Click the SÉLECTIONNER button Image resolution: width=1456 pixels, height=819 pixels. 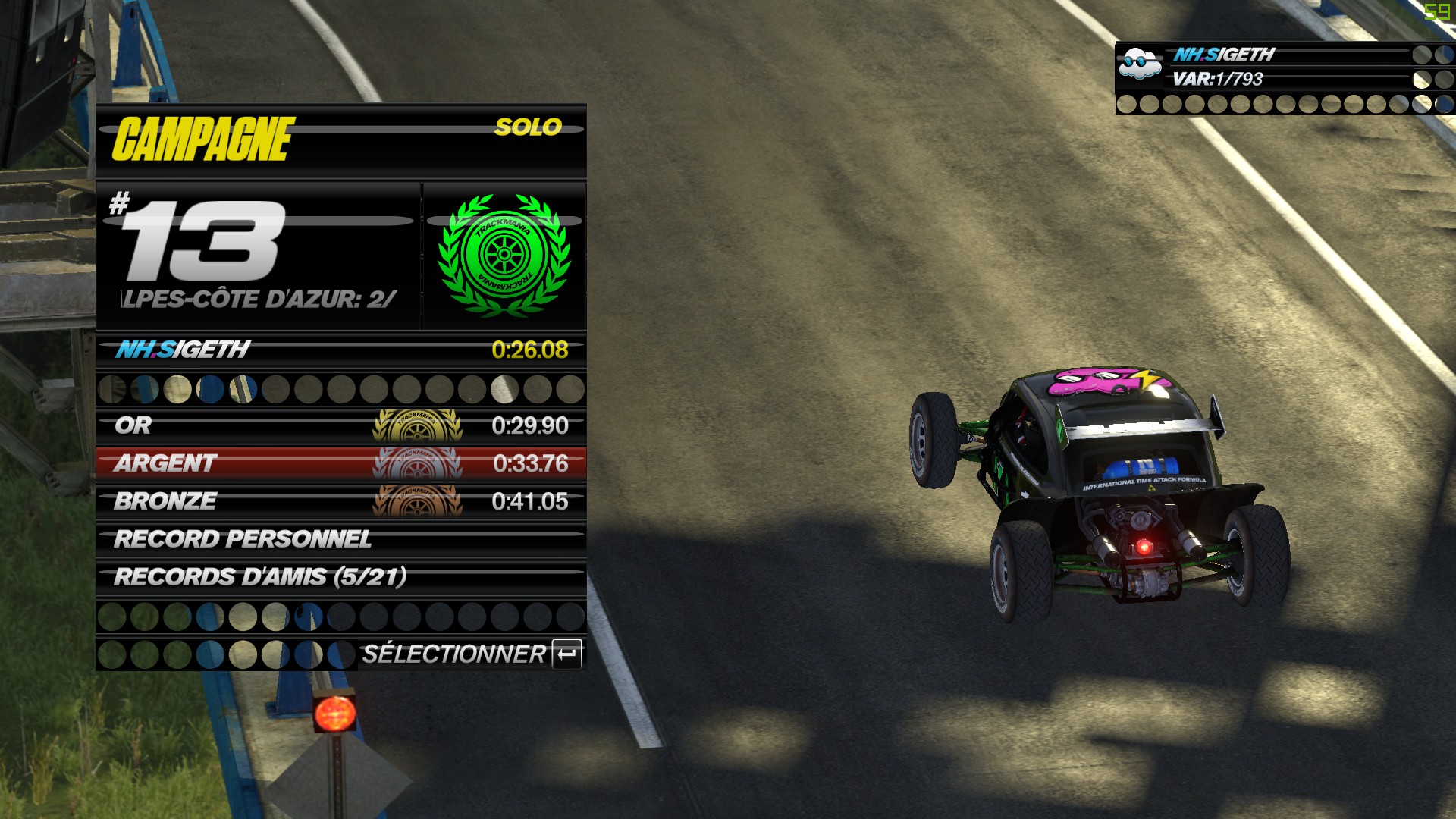(471, 654)
